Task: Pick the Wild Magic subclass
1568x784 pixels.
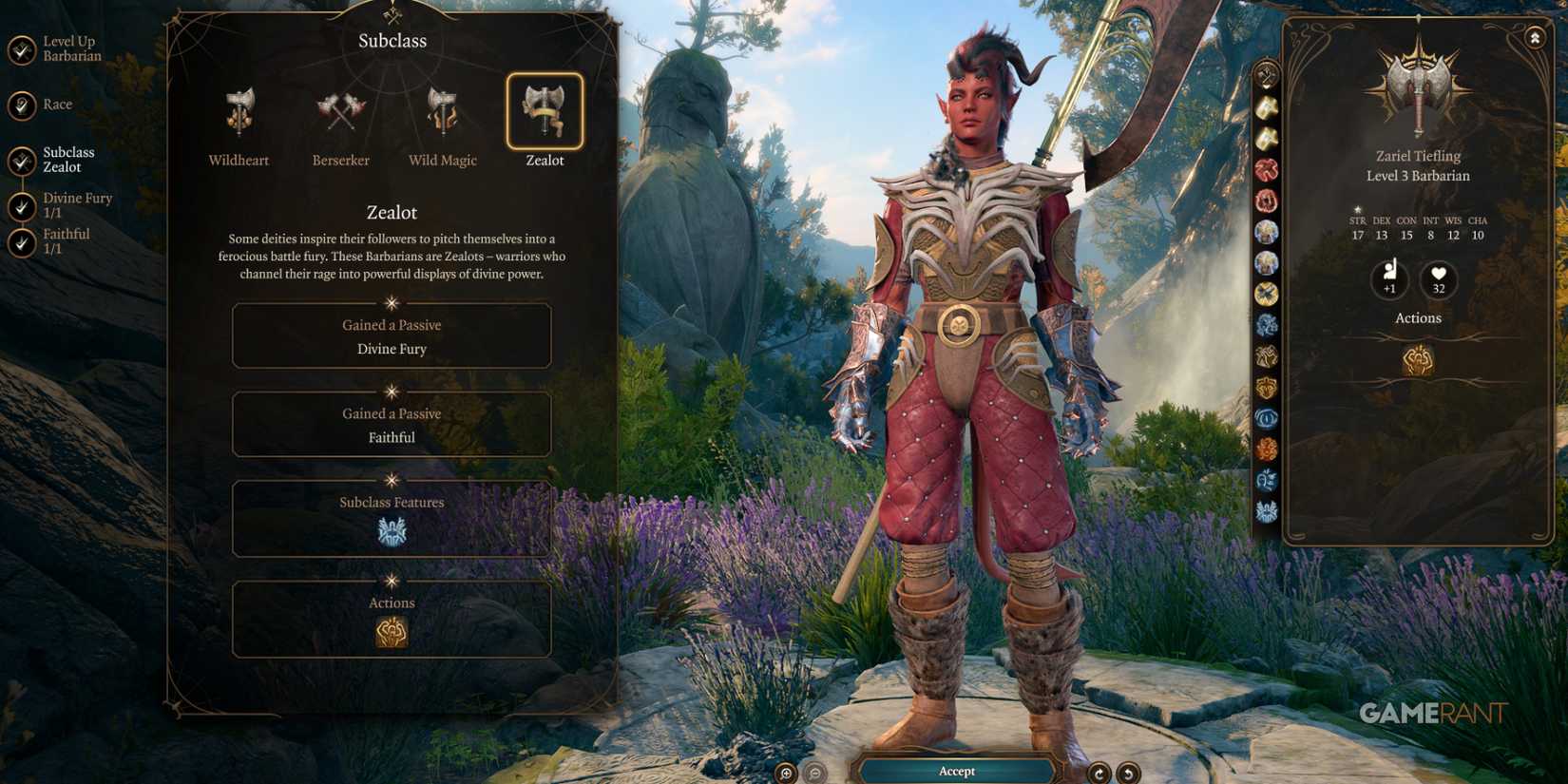Action: click(x=442, y=113)
